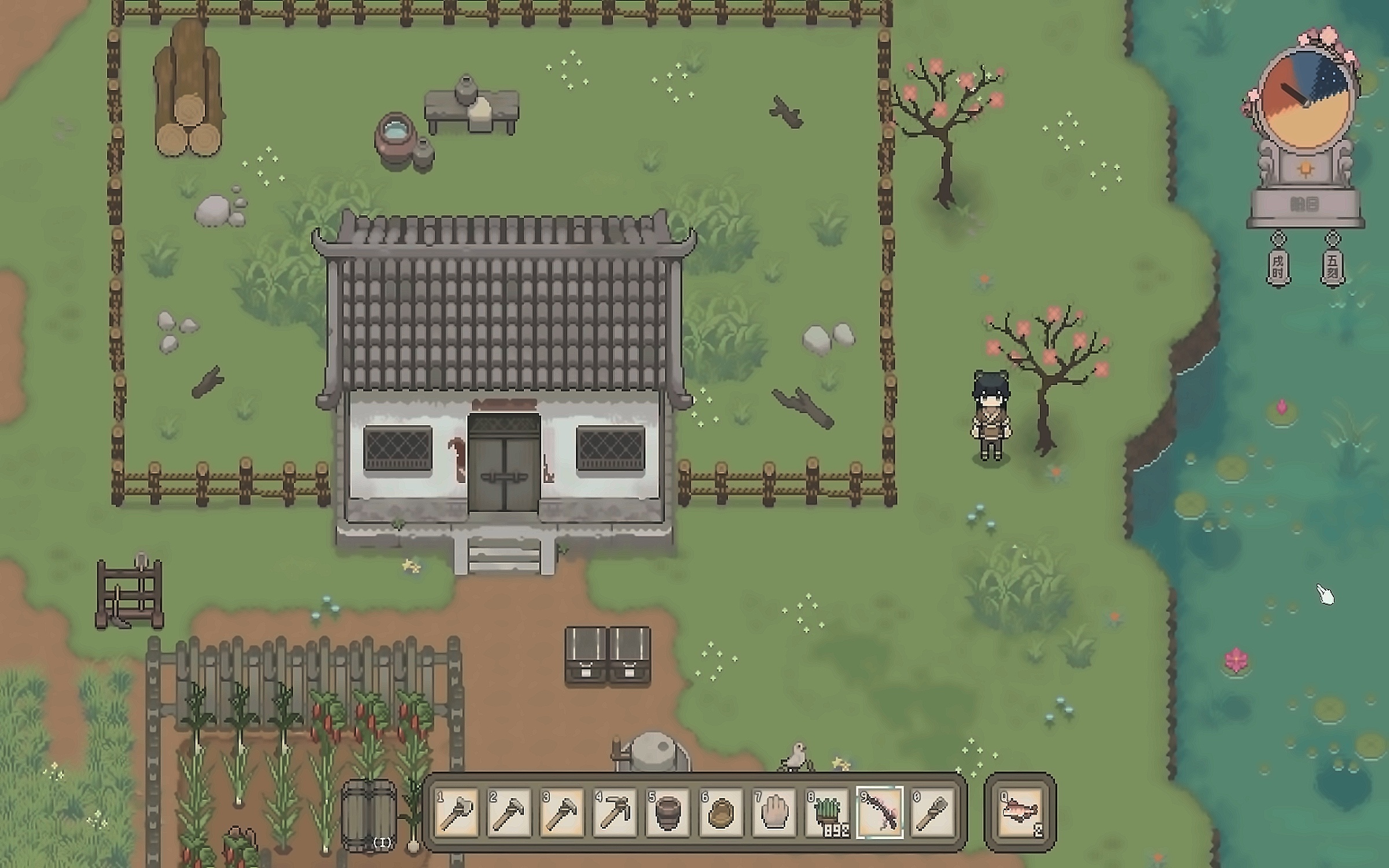Image resolution: width=1389 pixels, height=868 pixels.
Task: Select the axe in hotbar slot 1
Action: pos(457,812)
